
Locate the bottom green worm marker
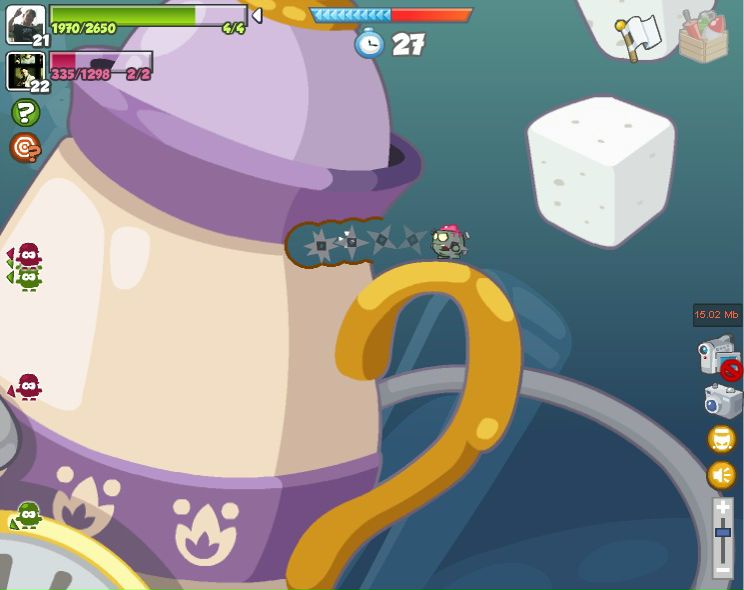click(x=28, y=515)
